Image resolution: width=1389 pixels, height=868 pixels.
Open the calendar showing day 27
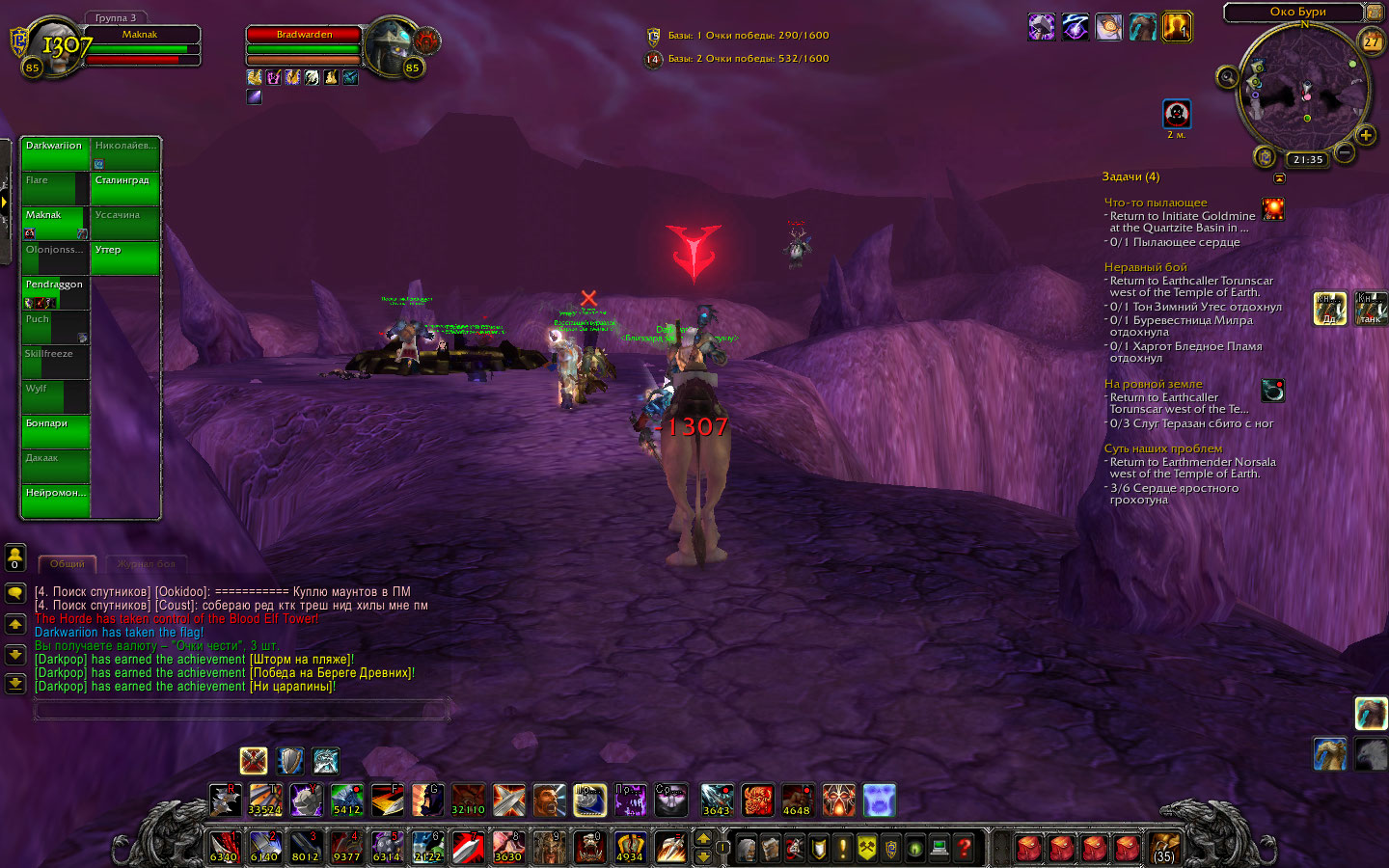click(1371, 42)
